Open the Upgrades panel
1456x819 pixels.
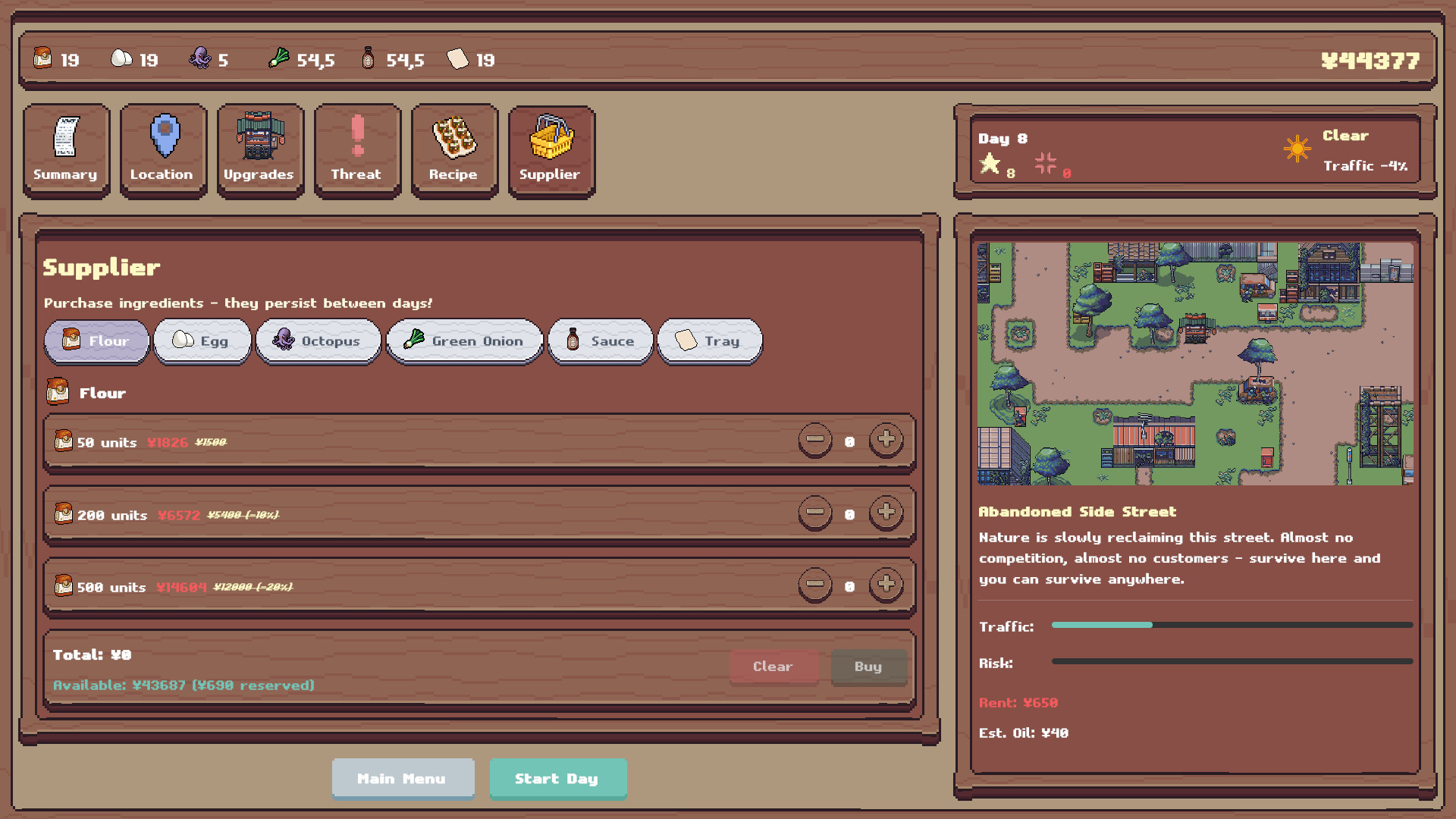pyautogui.click(x=260, y=149)
